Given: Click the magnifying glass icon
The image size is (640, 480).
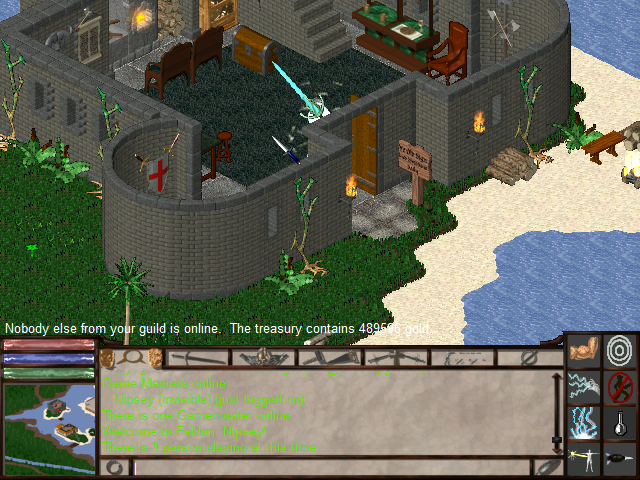Looking at the screenshot, I should [x=132, y=357].
